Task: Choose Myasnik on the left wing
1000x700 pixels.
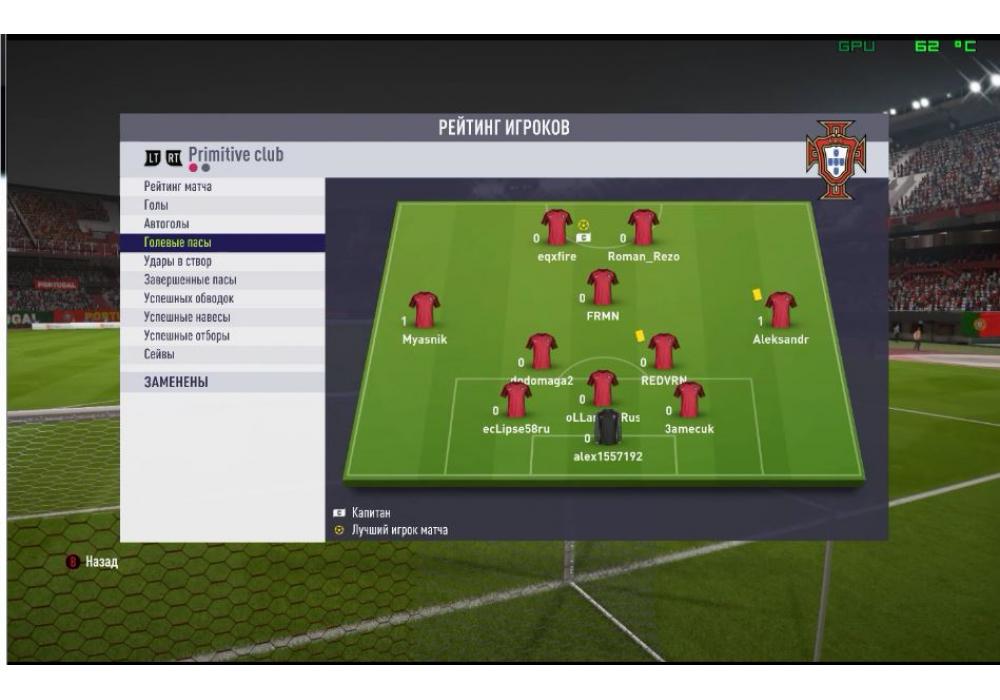Action: point(425,312)
